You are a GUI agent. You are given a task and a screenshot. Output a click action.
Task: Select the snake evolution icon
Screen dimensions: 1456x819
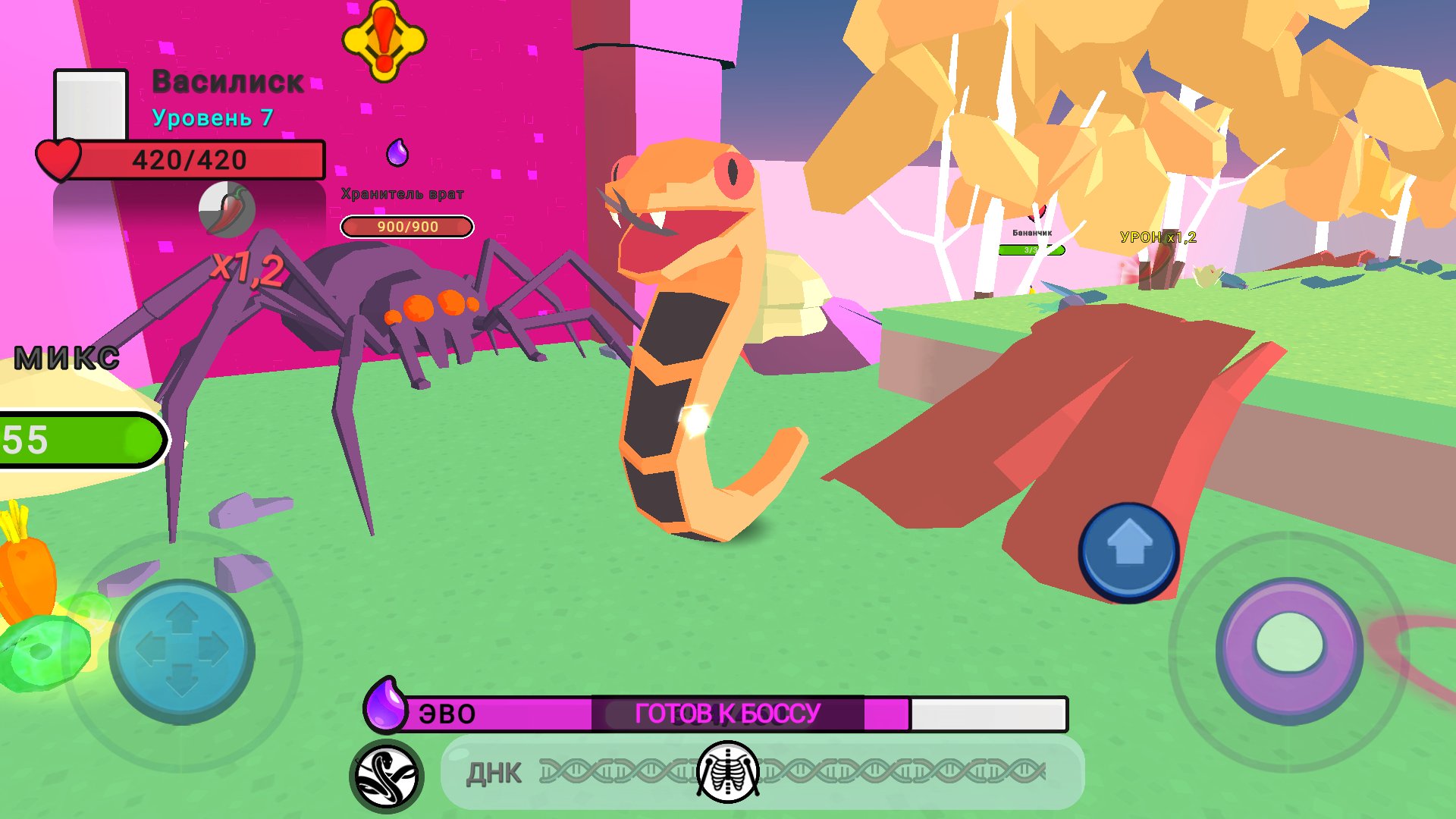[x=387, y=772]
